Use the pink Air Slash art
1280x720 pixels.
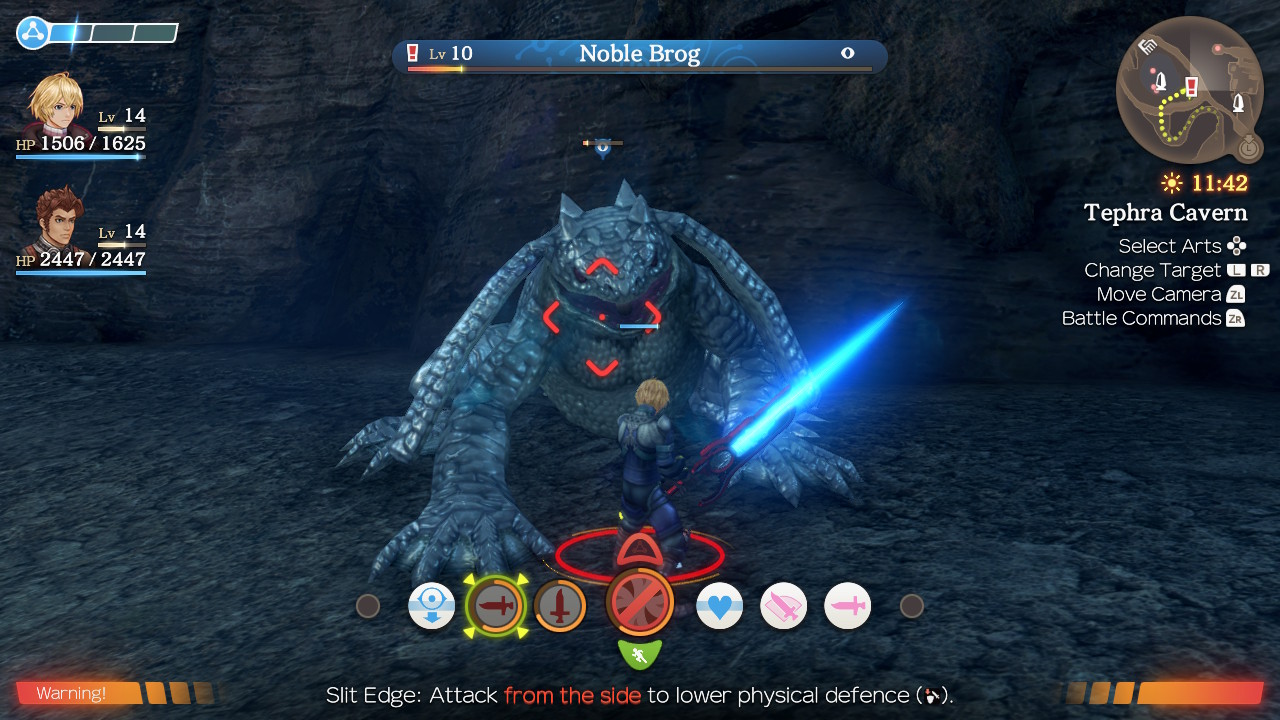tap(783, 606)
